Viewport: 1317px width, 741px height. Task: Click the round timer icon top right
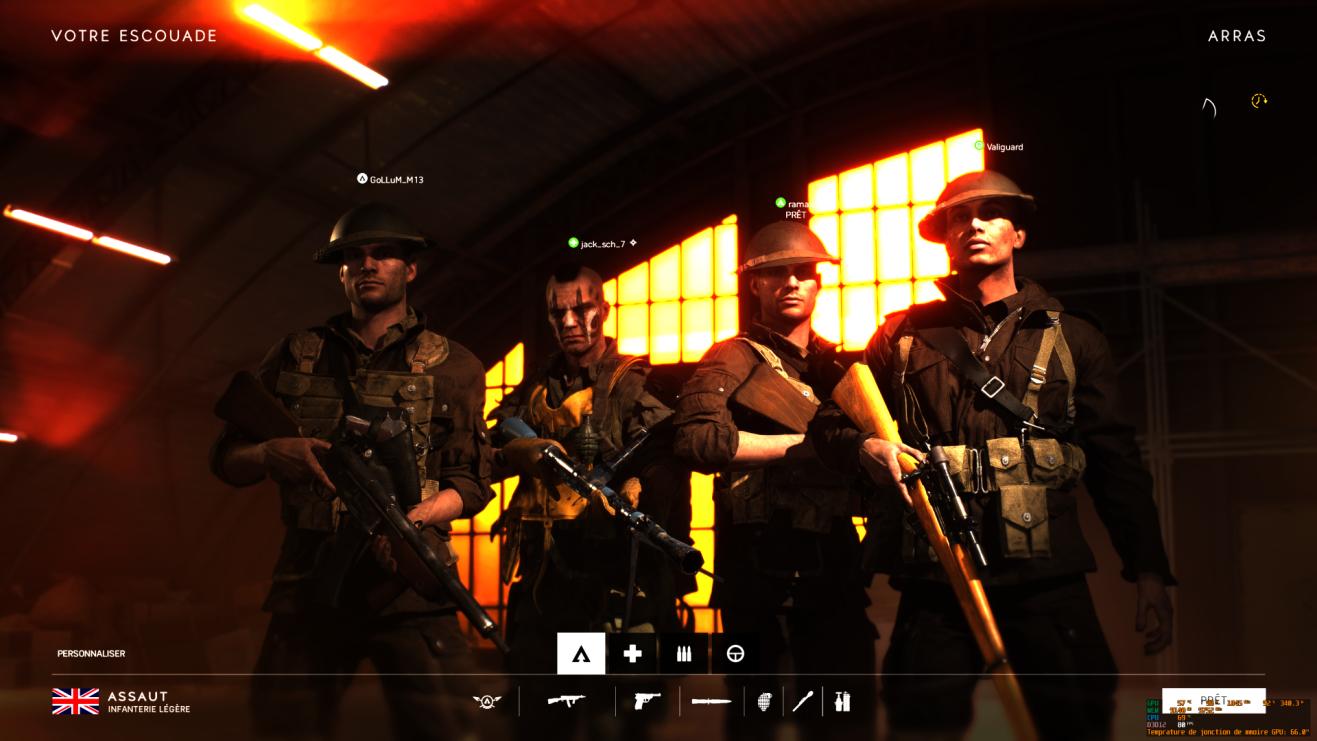click(x=1258, y=99)
